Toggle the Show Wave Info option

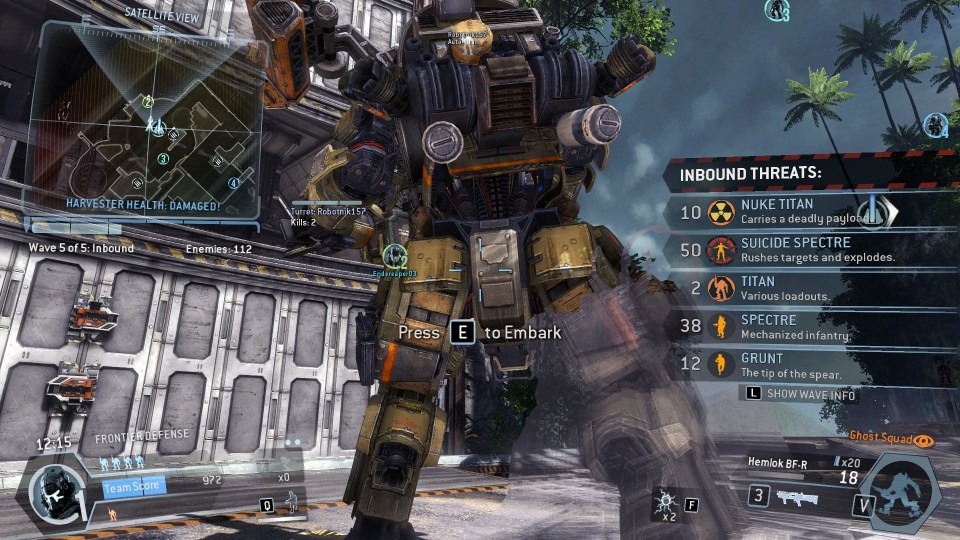799,394
